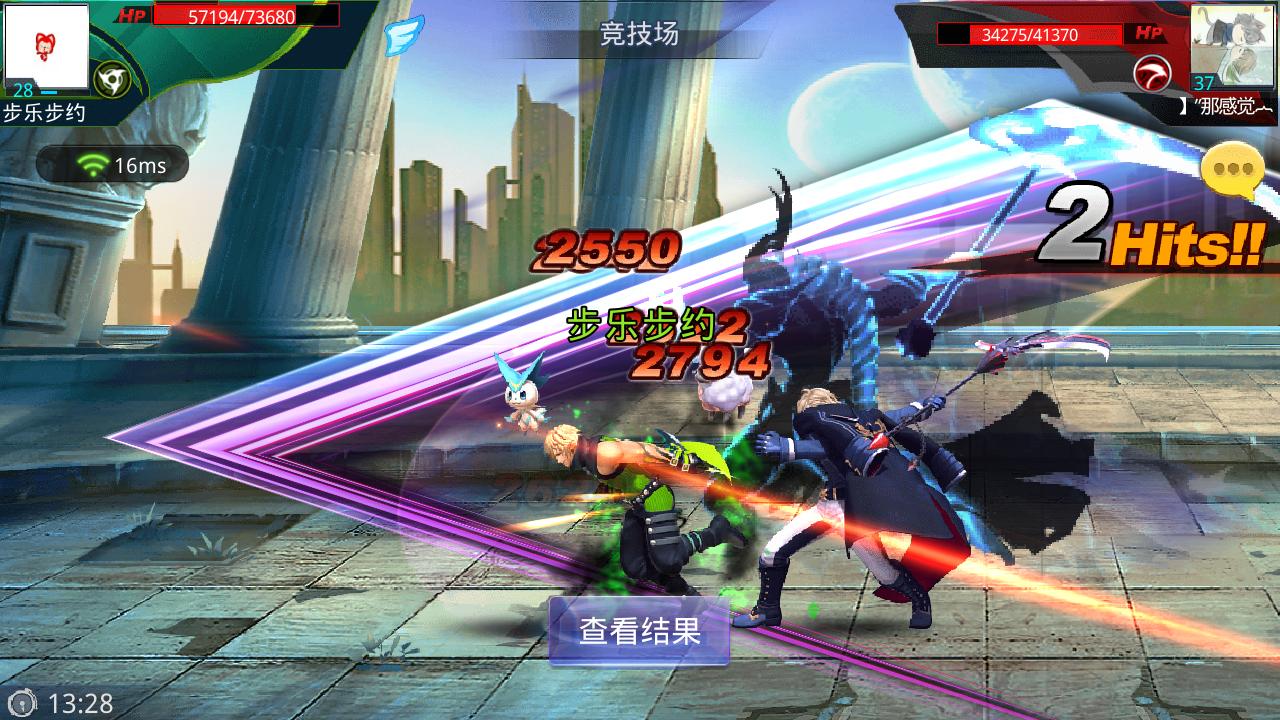Tap the 16ms network ping indicator
The image size is (1280, 720).
112,165
